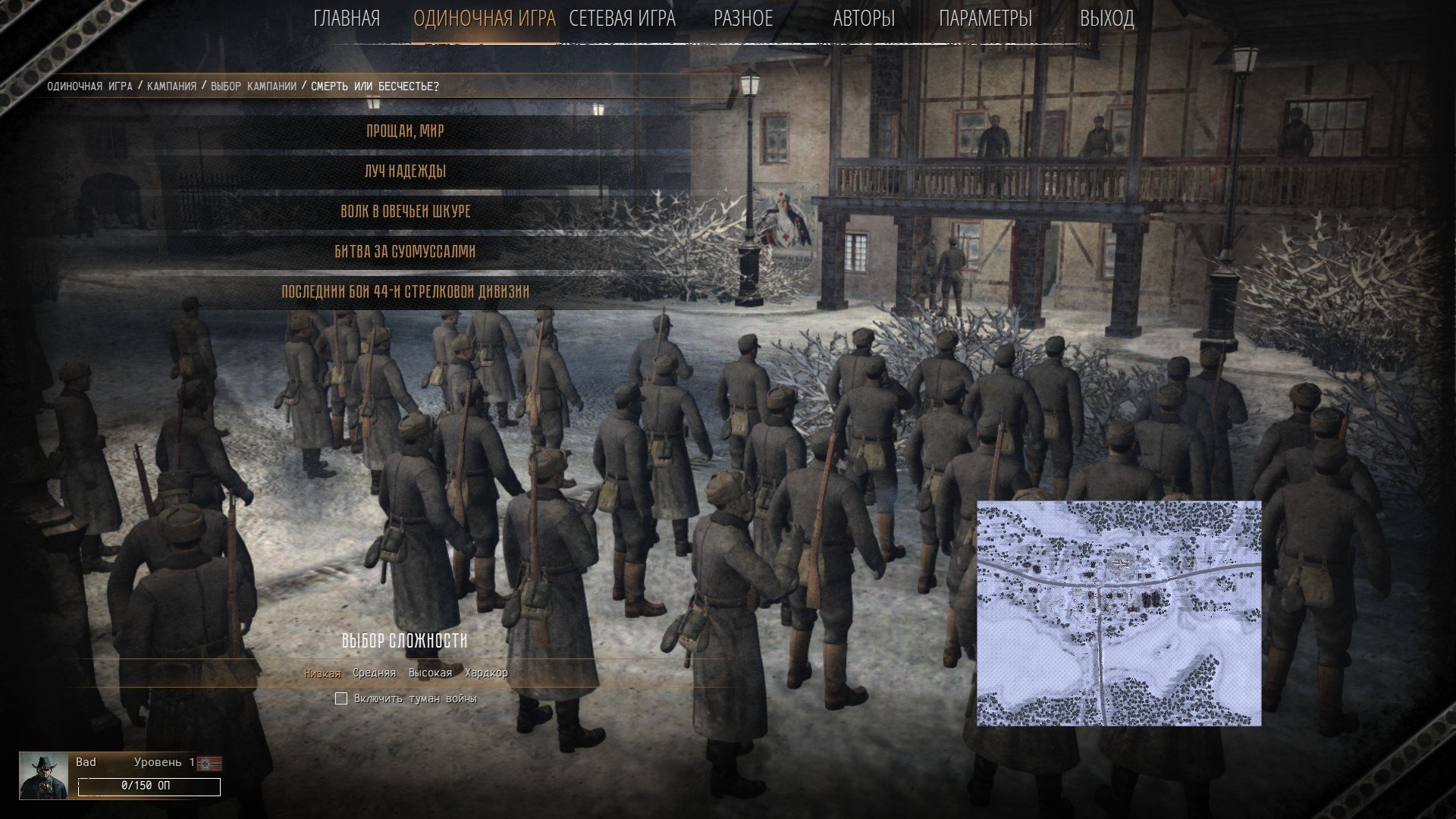Select the РАЗНОЕ top menu tab
Screen dimensions: 1456x819
(x=743, y=19)
